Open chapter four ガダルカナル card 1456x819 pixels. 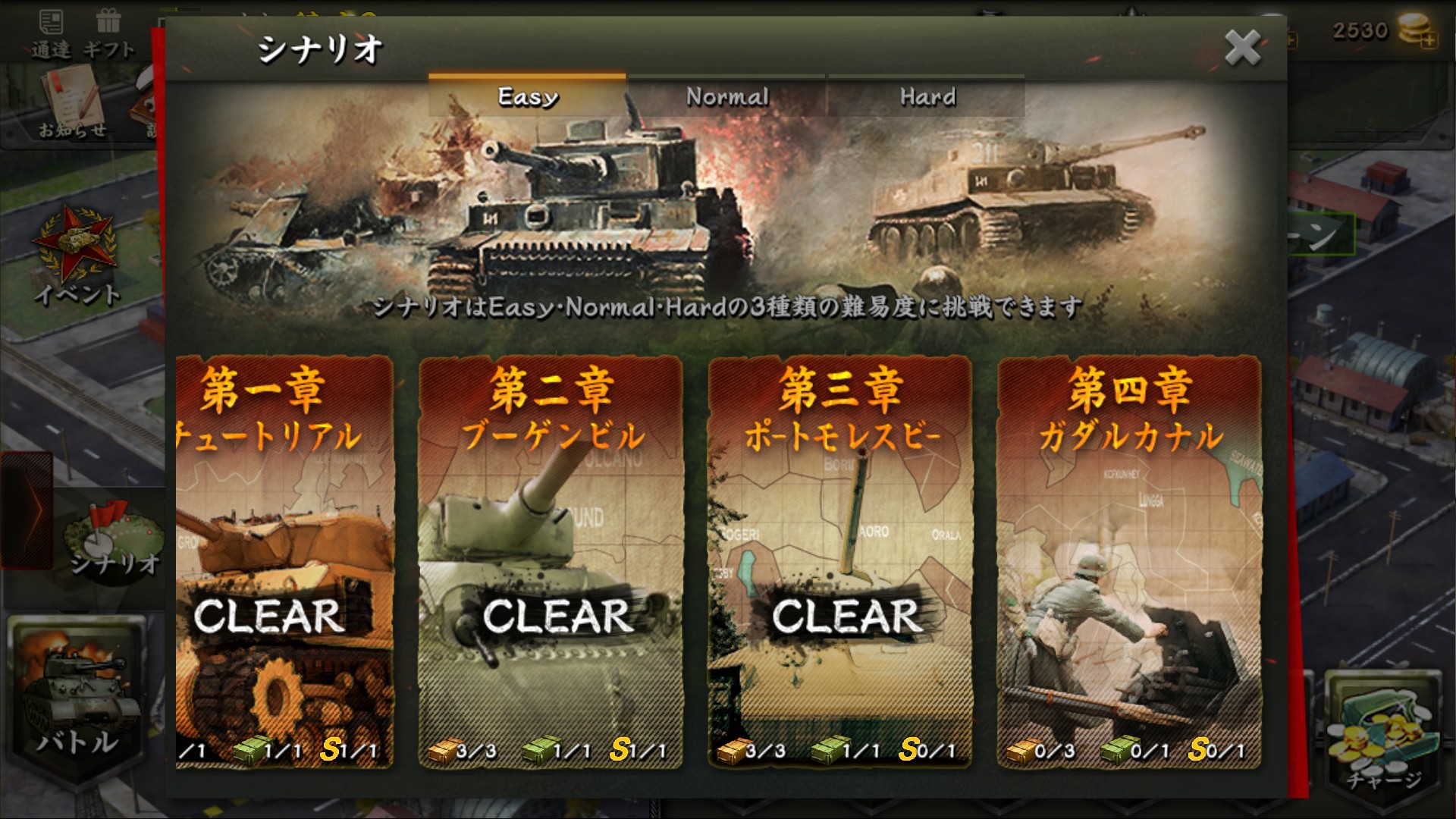(x=1129, y=561)
